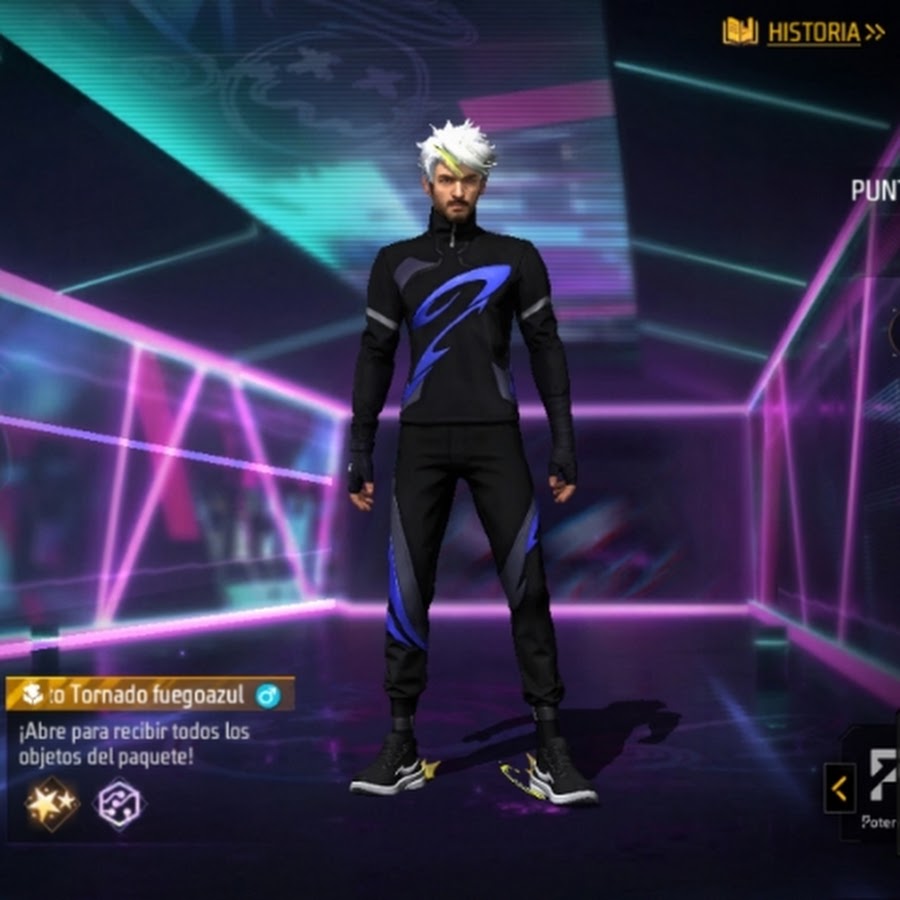Click the blue male gender icon

267,695
